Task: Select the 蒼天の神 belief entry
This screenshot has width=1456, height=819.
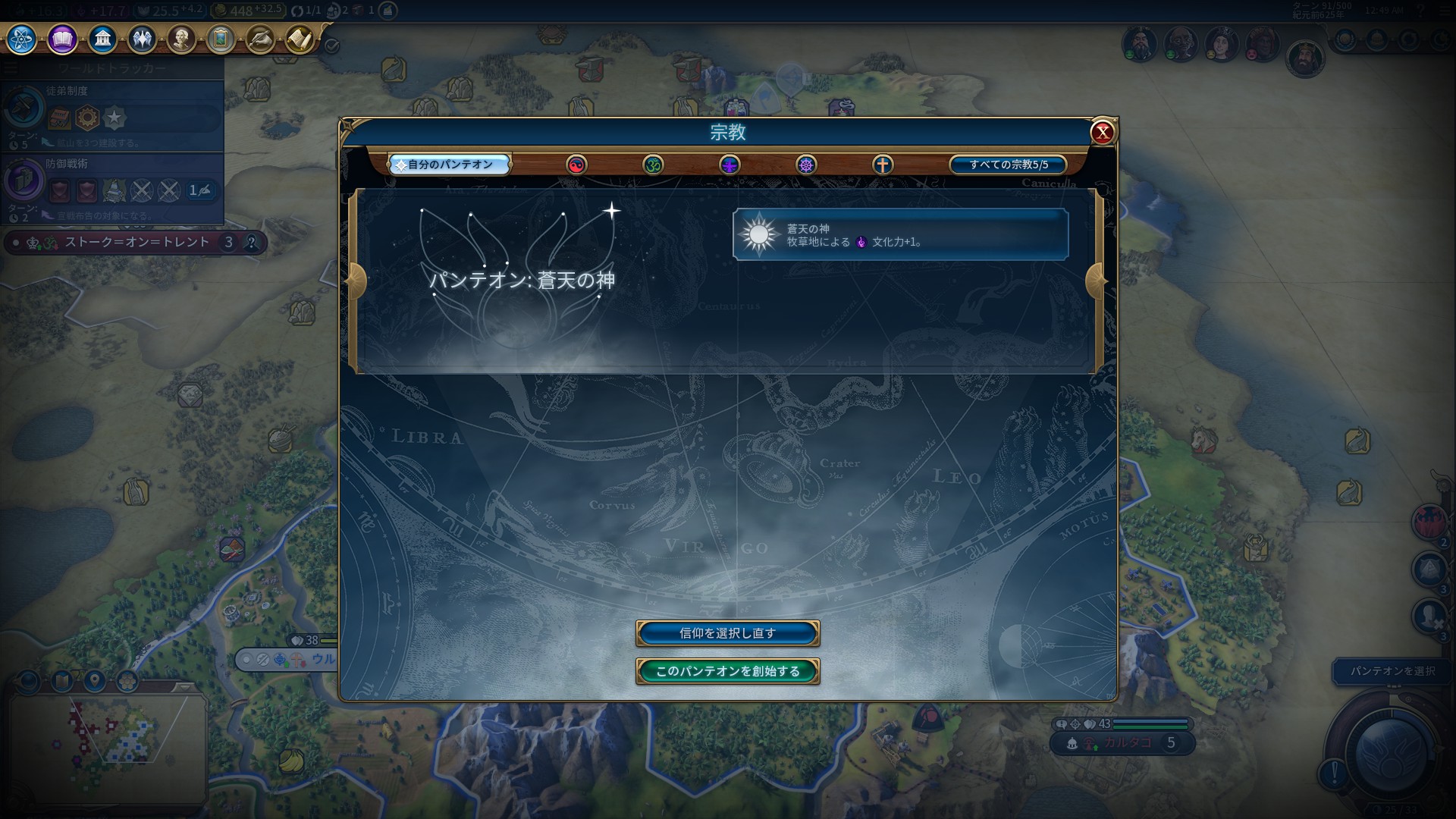Action: point(900,235)
